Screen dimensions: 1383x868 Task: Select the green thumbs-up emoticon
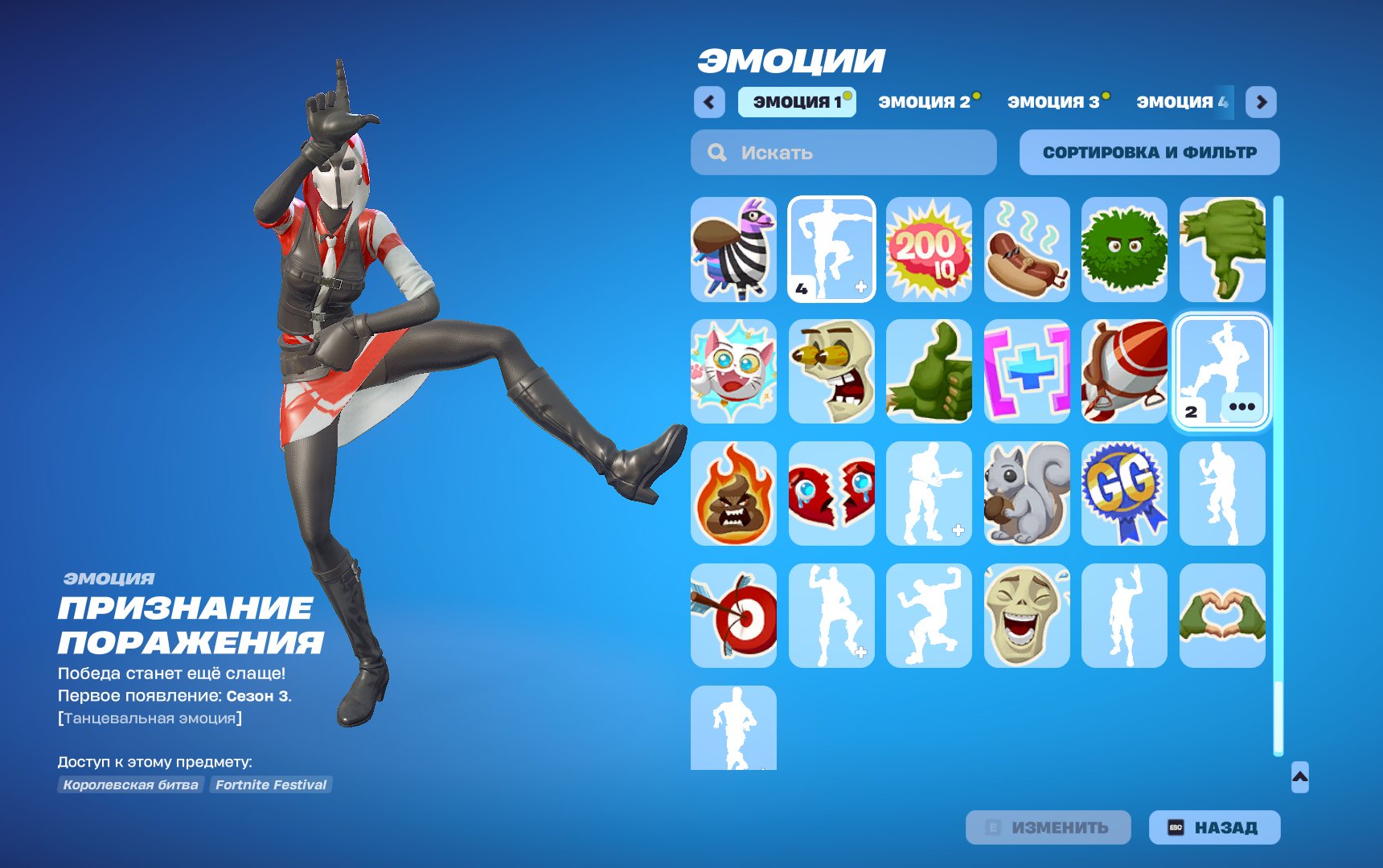coord(929,371)
